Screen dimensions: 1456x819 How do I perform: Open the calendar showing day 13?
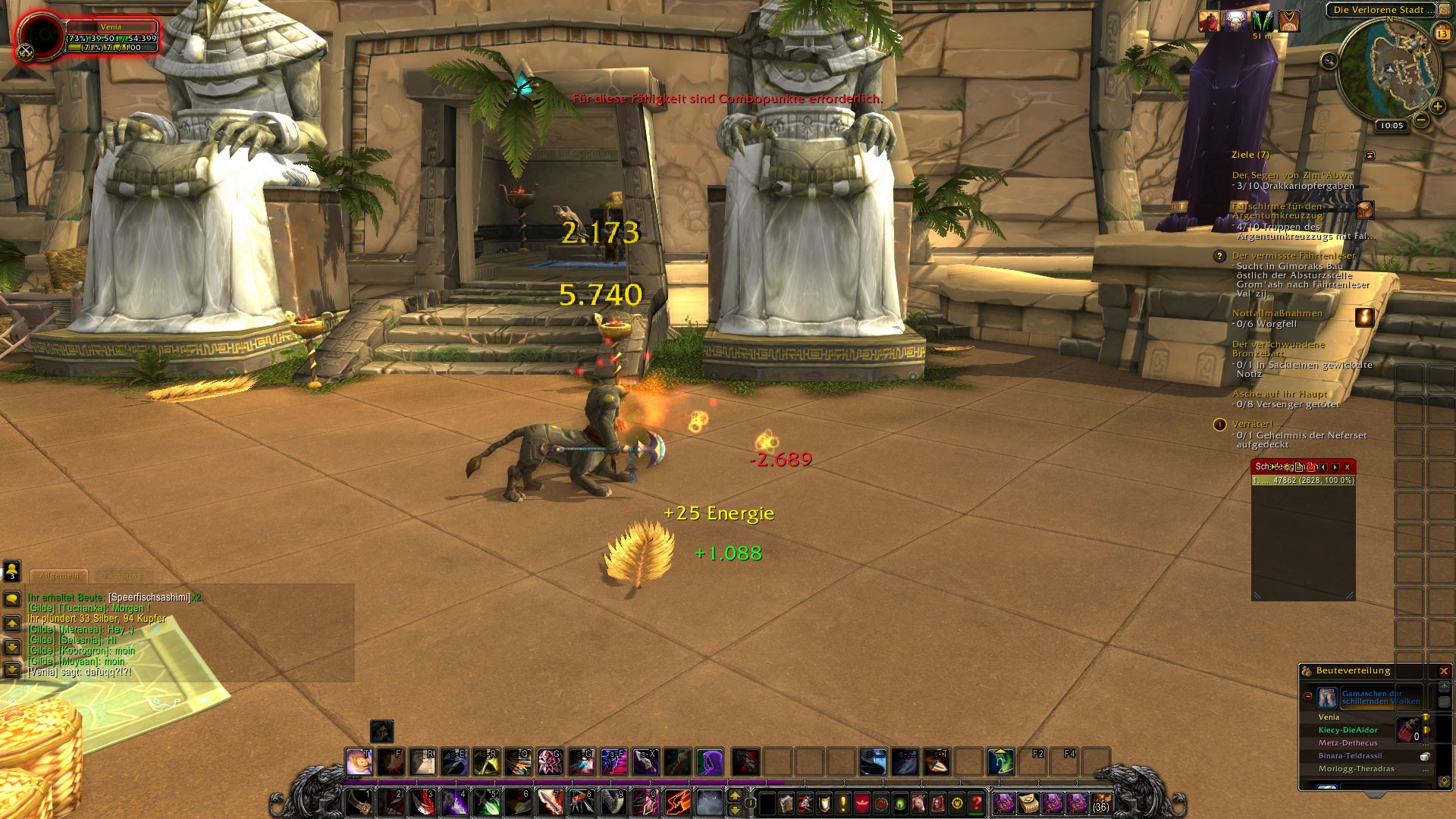(1442, 33)
